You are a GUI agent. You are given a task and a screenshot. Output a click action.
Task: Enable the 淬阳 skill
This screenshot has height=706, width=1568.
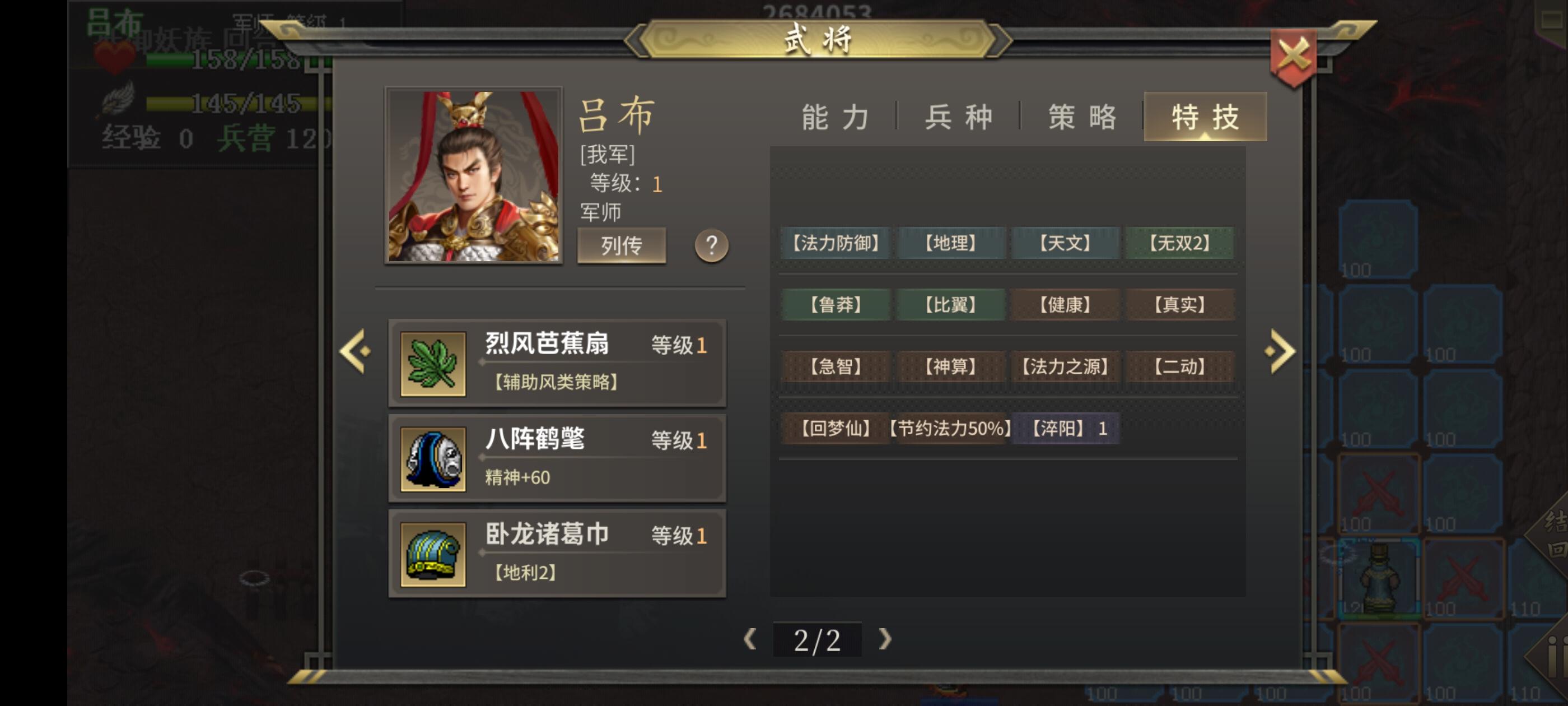[1065, 428]
